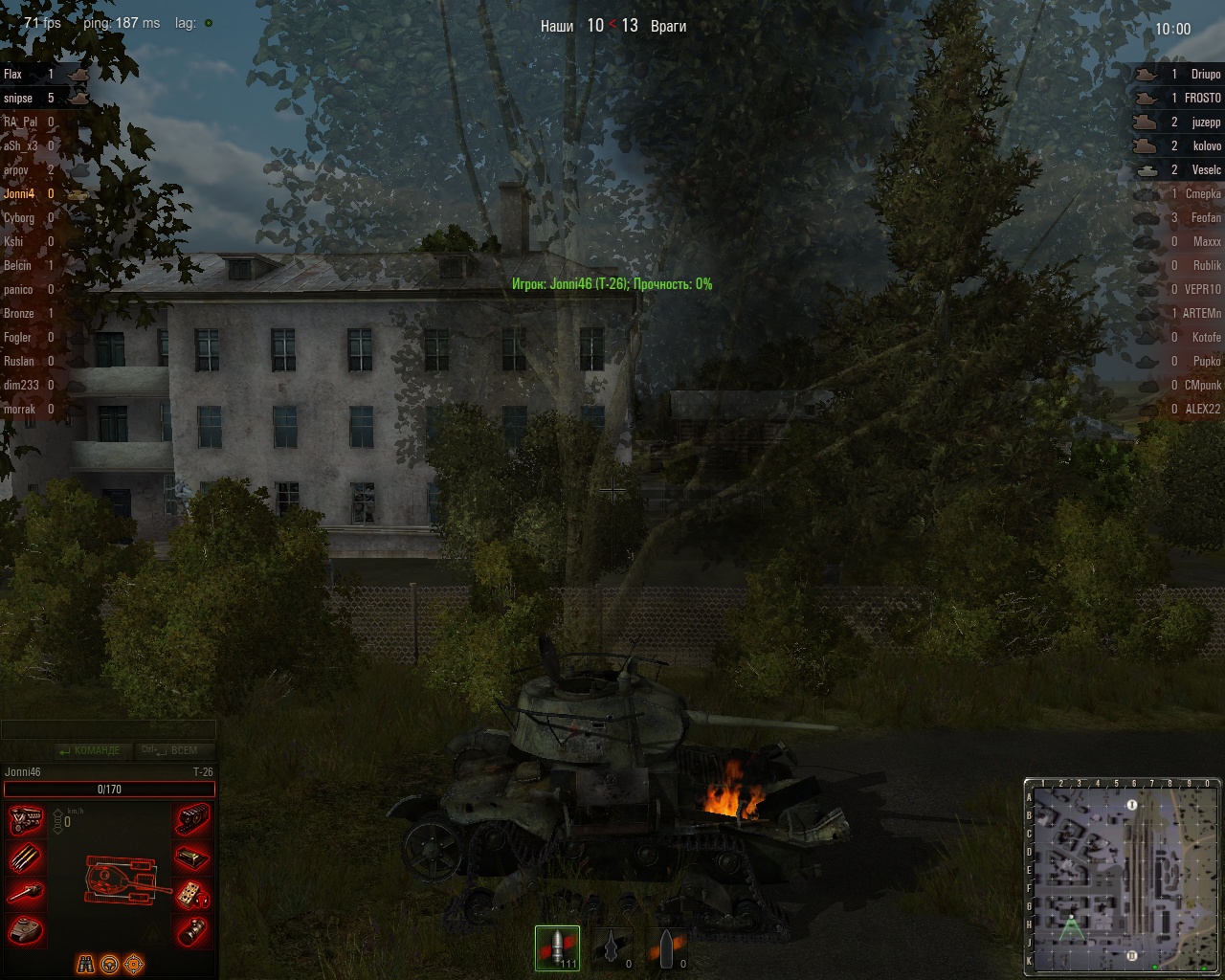The image size is (1225, 980).
Task: Send chat to team with КОМАНДЕ button
Action: [90, 750]
